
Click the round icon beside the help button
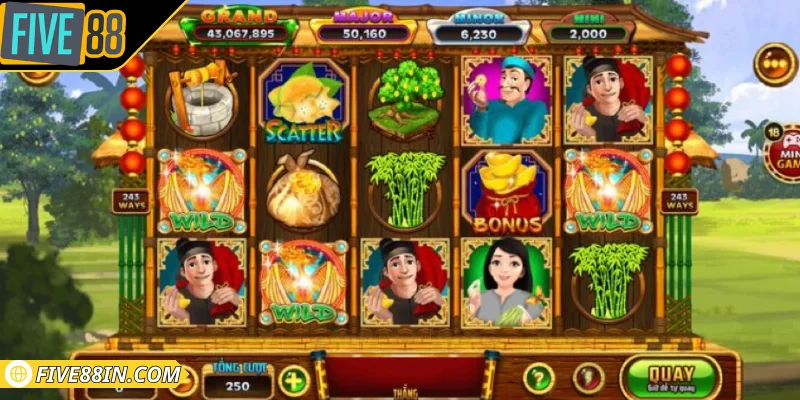point(588,378)
